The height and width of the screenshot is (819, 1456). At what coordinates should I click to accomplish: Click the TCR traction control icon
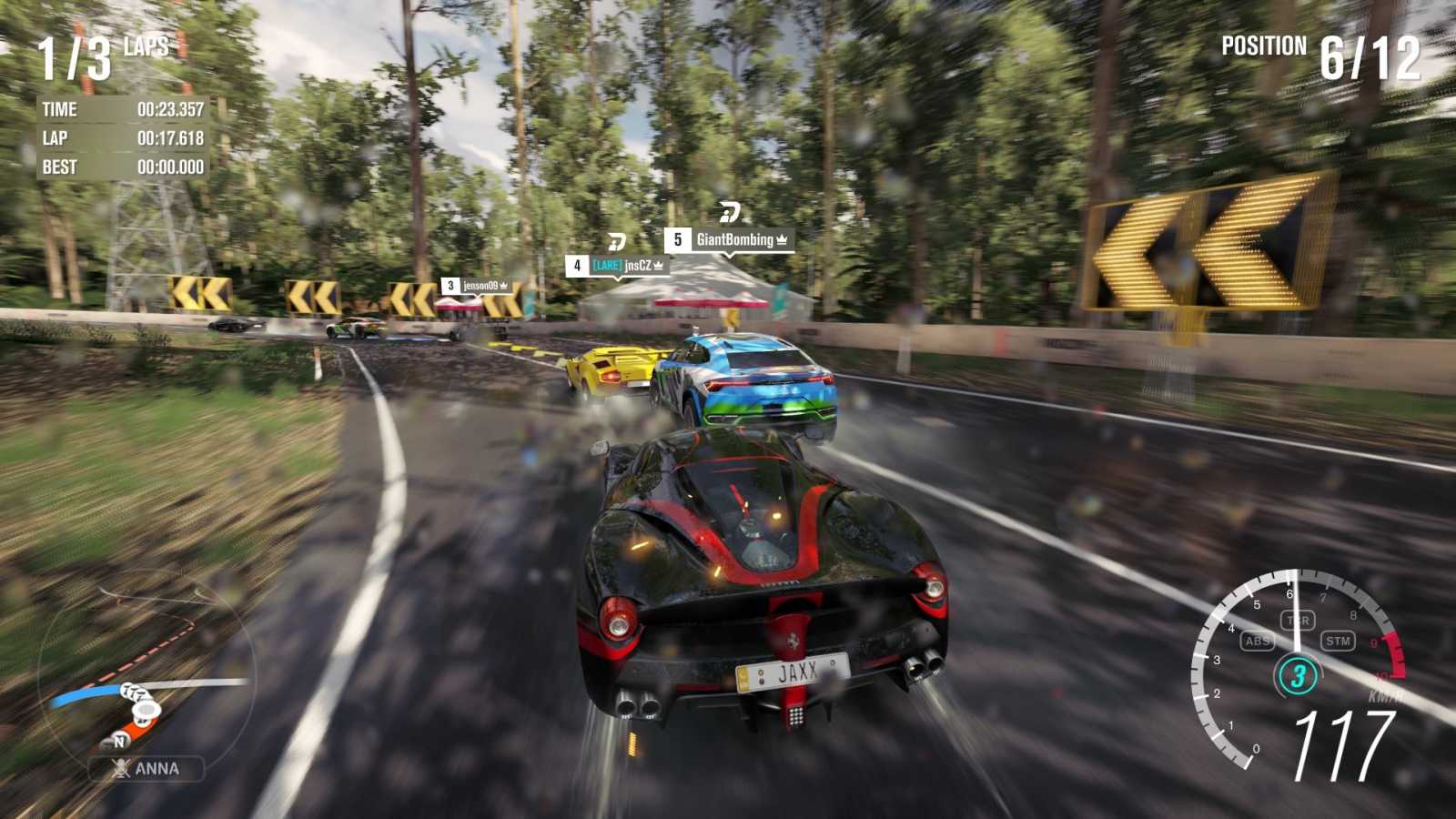click(1298, 620)
